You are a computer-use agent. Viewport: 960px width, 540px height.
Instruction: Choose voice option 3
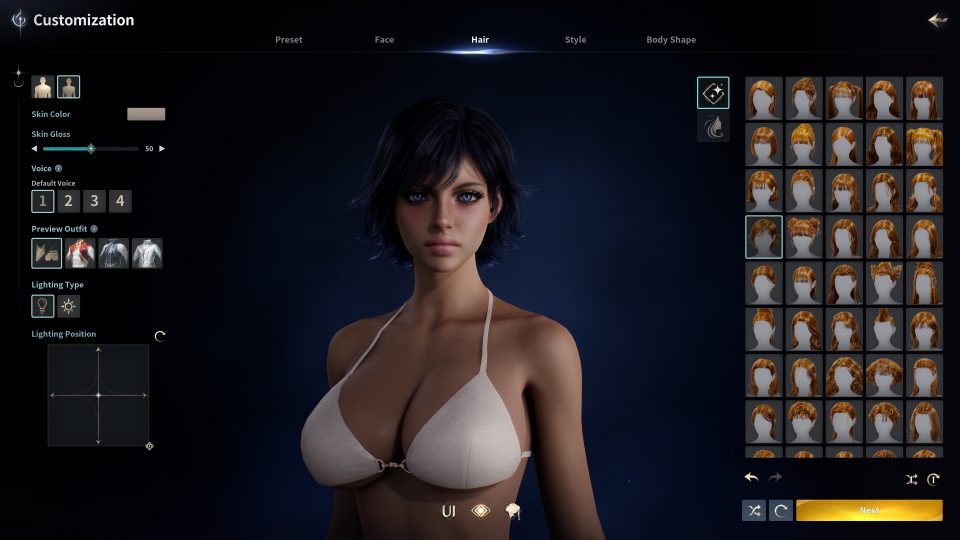point(94,201)
